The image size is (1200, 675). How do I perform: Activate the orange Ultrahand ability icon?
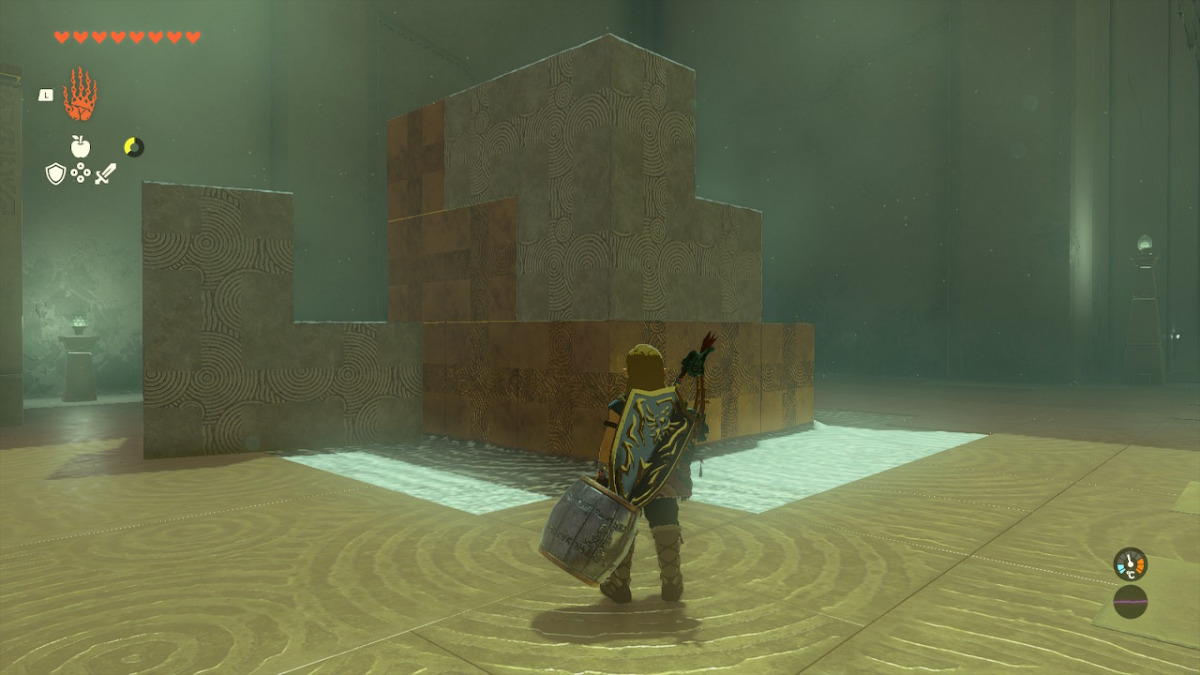pos(80,96)
